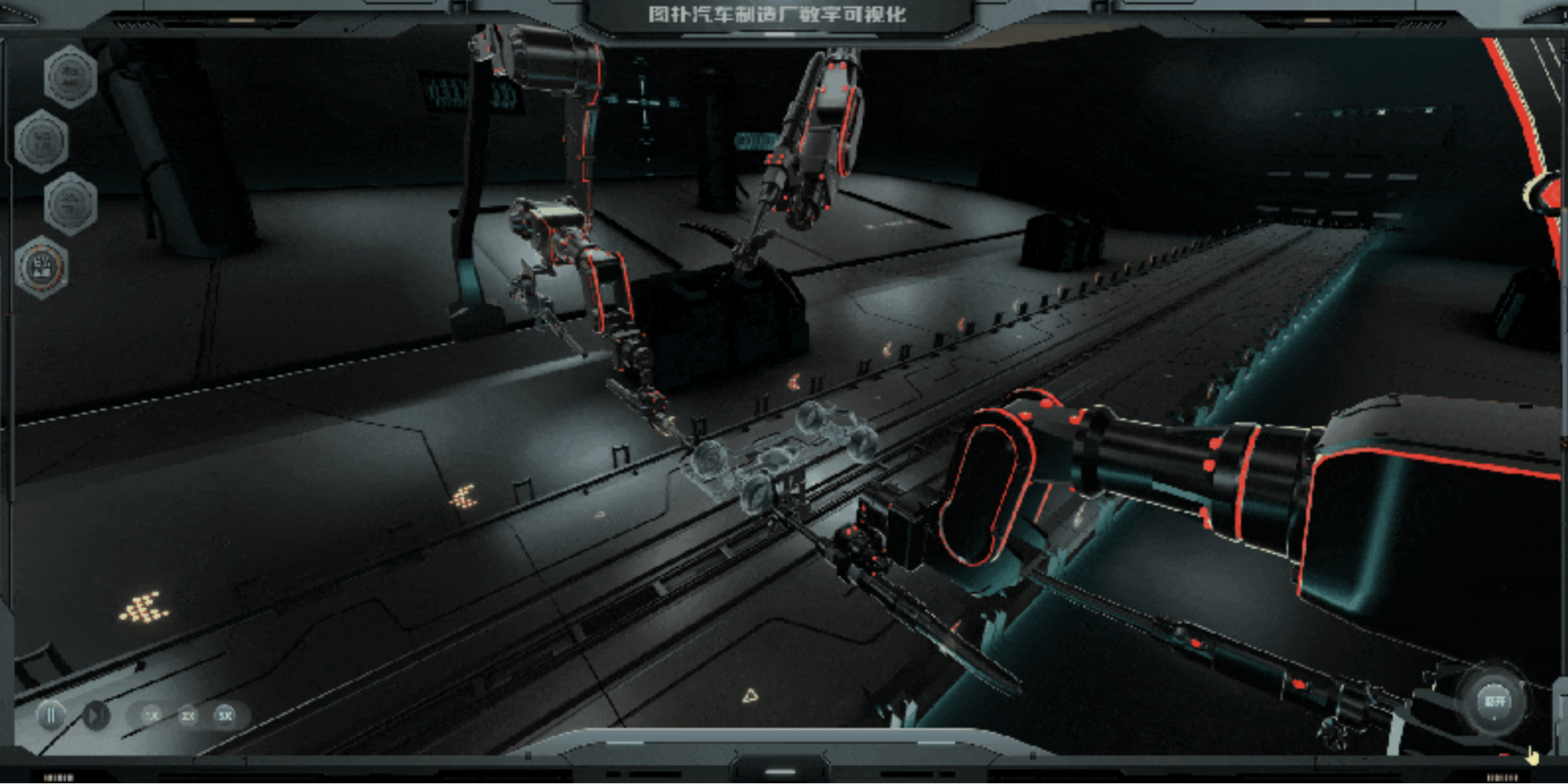This screenshot has height=784, width=1568.
Task: Click the round 展开 expand button
Action: coord(1494,701)
